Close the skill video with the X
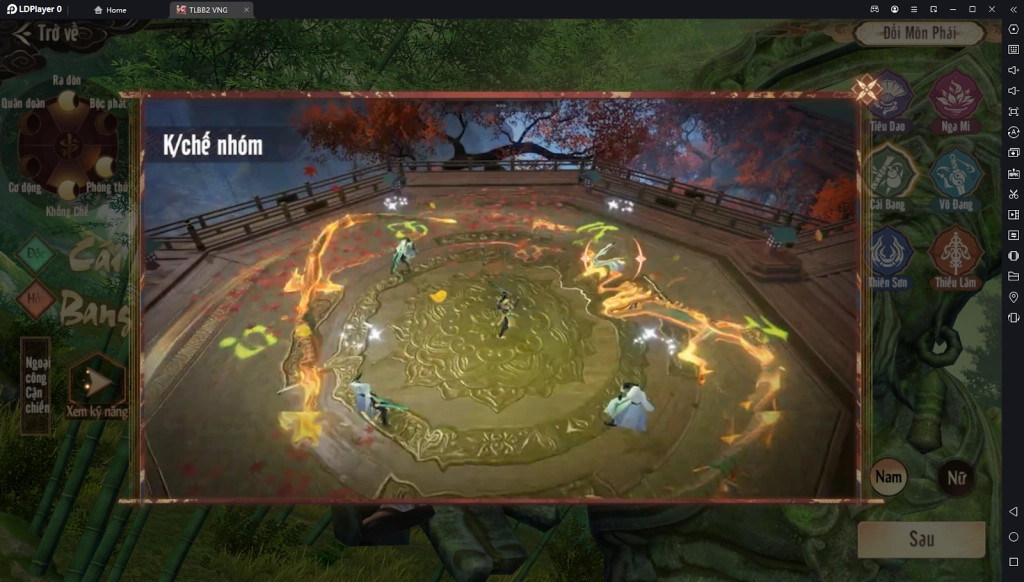The width and height of the screenshot is (1024, 582). tap(866, 91)
